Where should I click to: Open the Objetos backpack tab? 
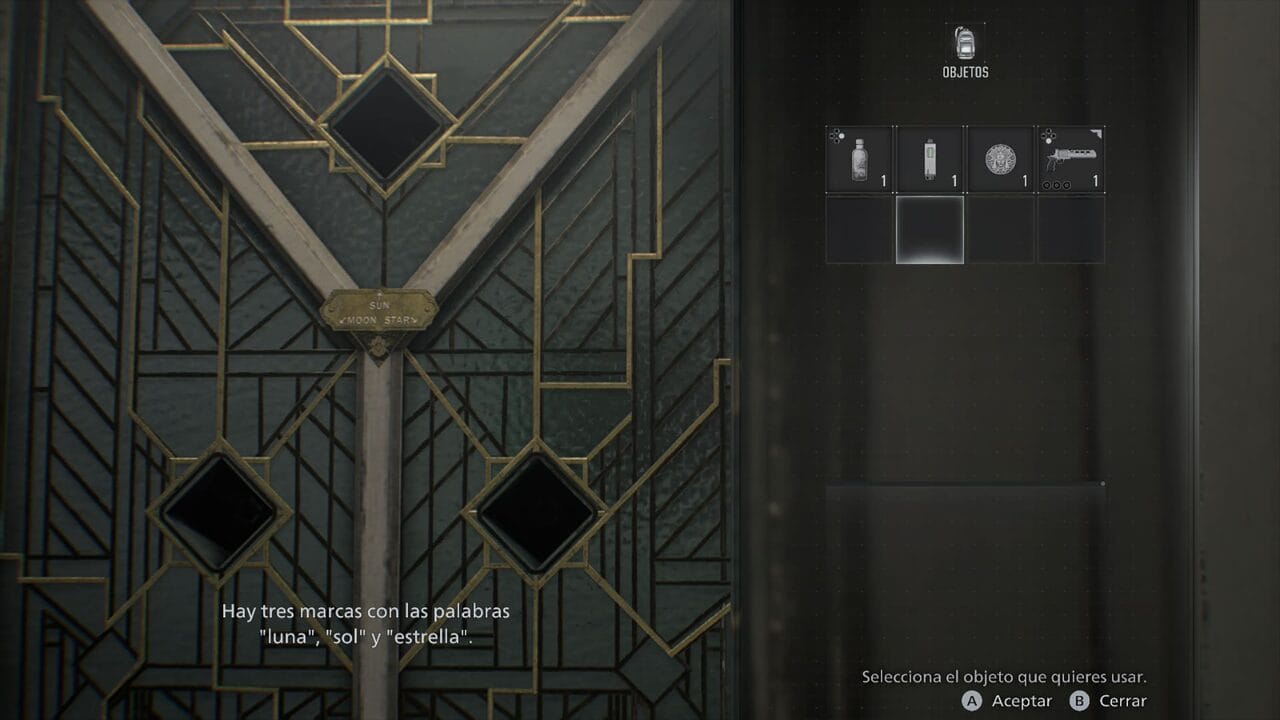point(964,46)
